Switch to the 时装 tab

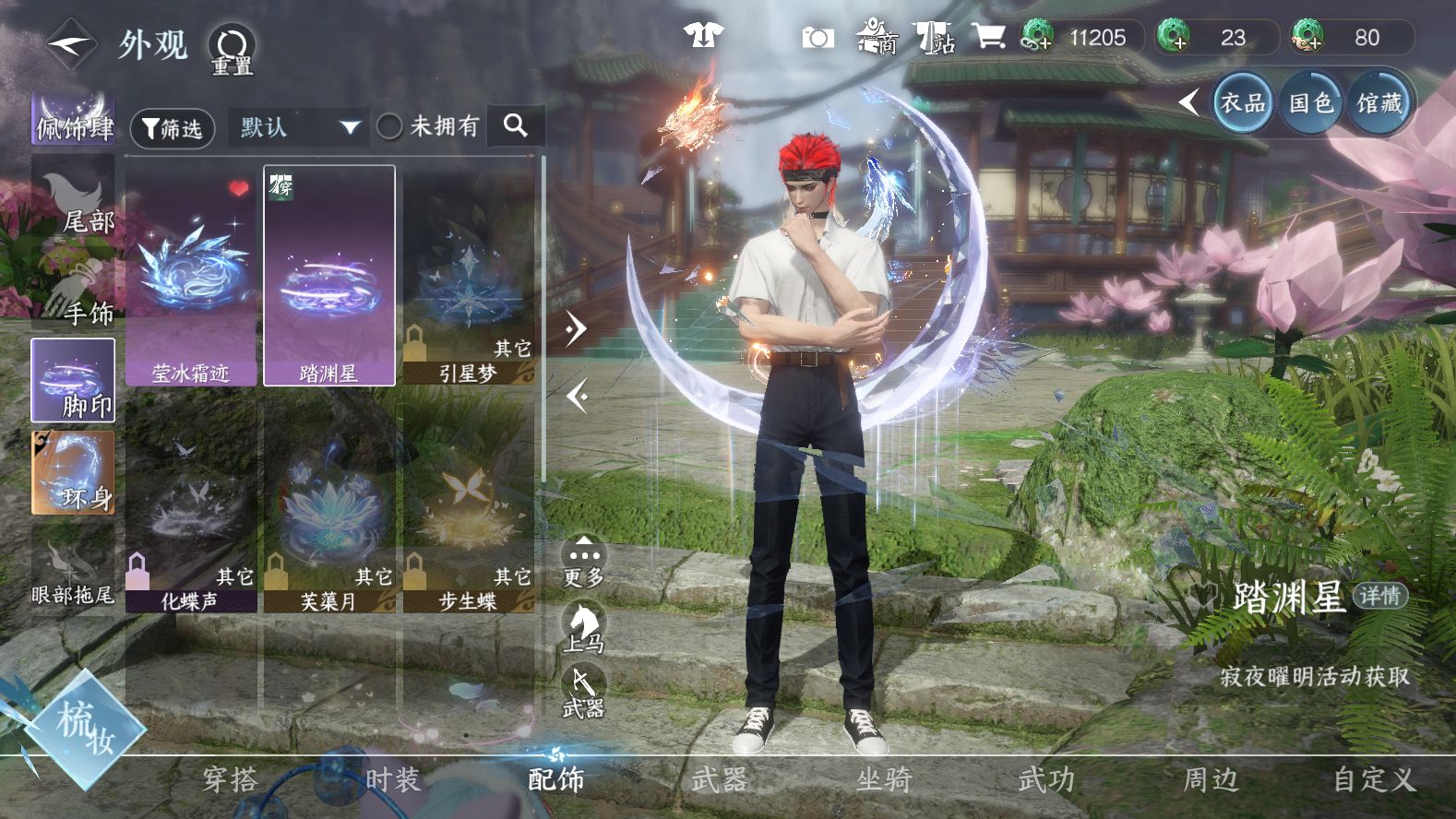[392, 780]
